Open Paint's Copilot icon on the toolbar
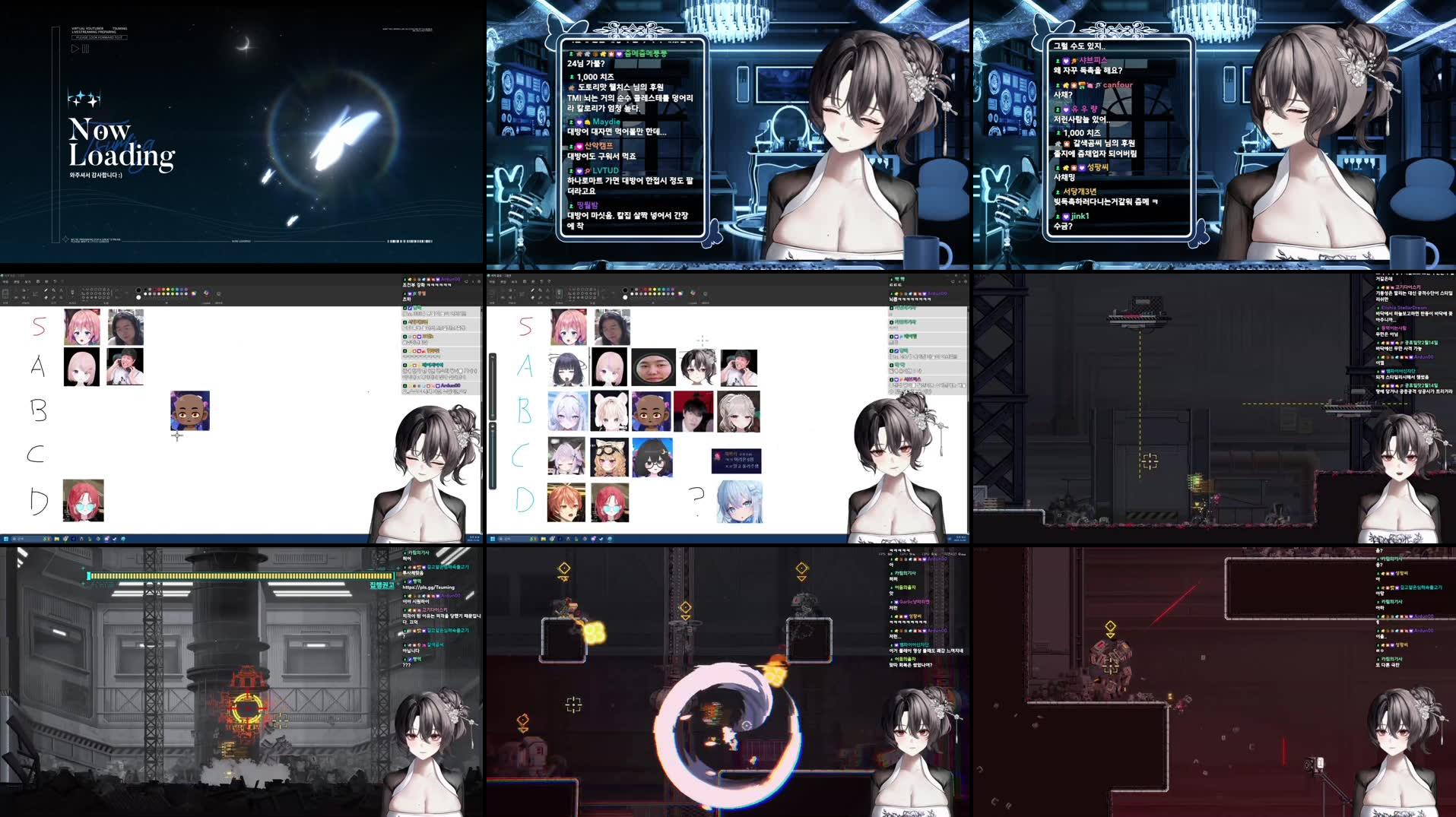Screen dimensions: 1456x817 206,293
